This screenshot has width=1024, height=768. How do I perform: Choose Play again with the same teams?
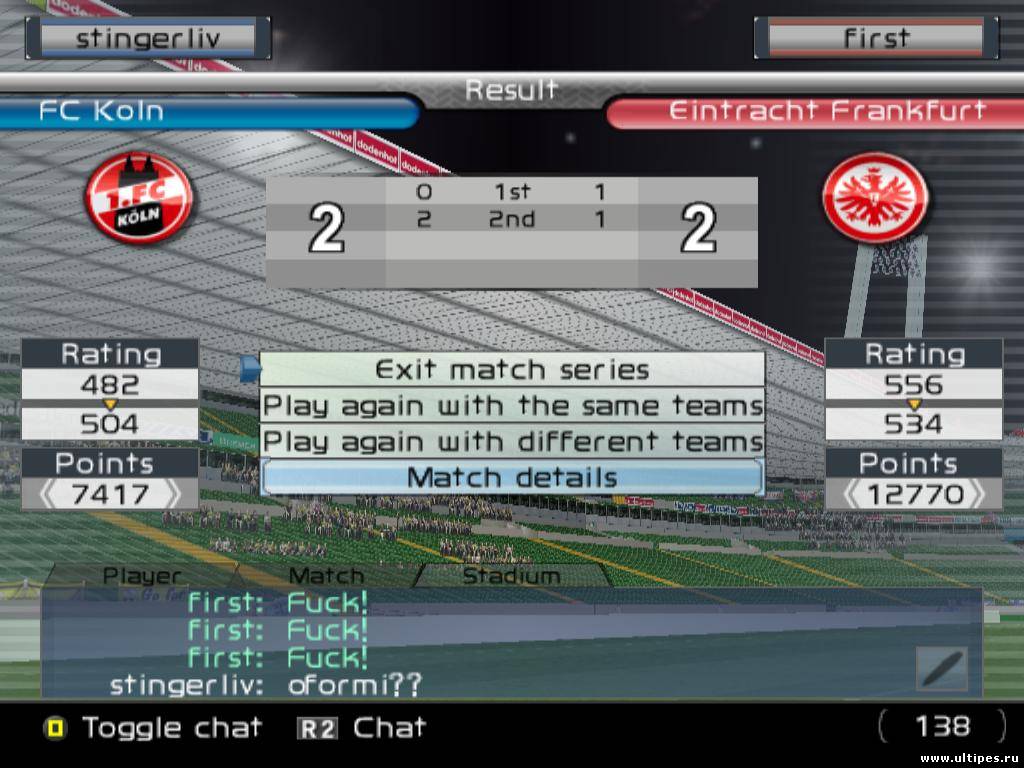512,406
